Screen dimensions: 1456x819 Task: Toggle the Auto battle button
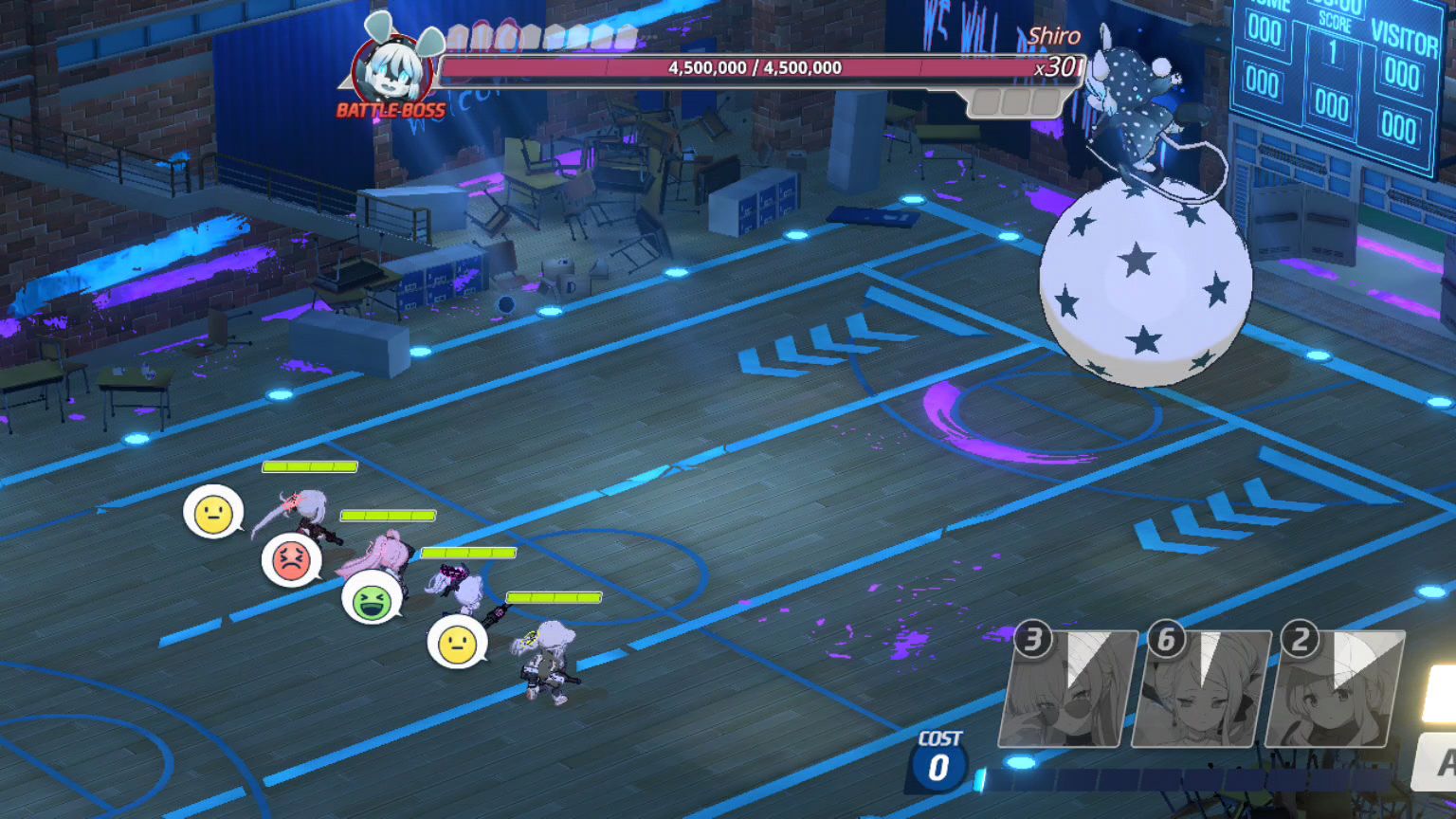coord(1437,761)
